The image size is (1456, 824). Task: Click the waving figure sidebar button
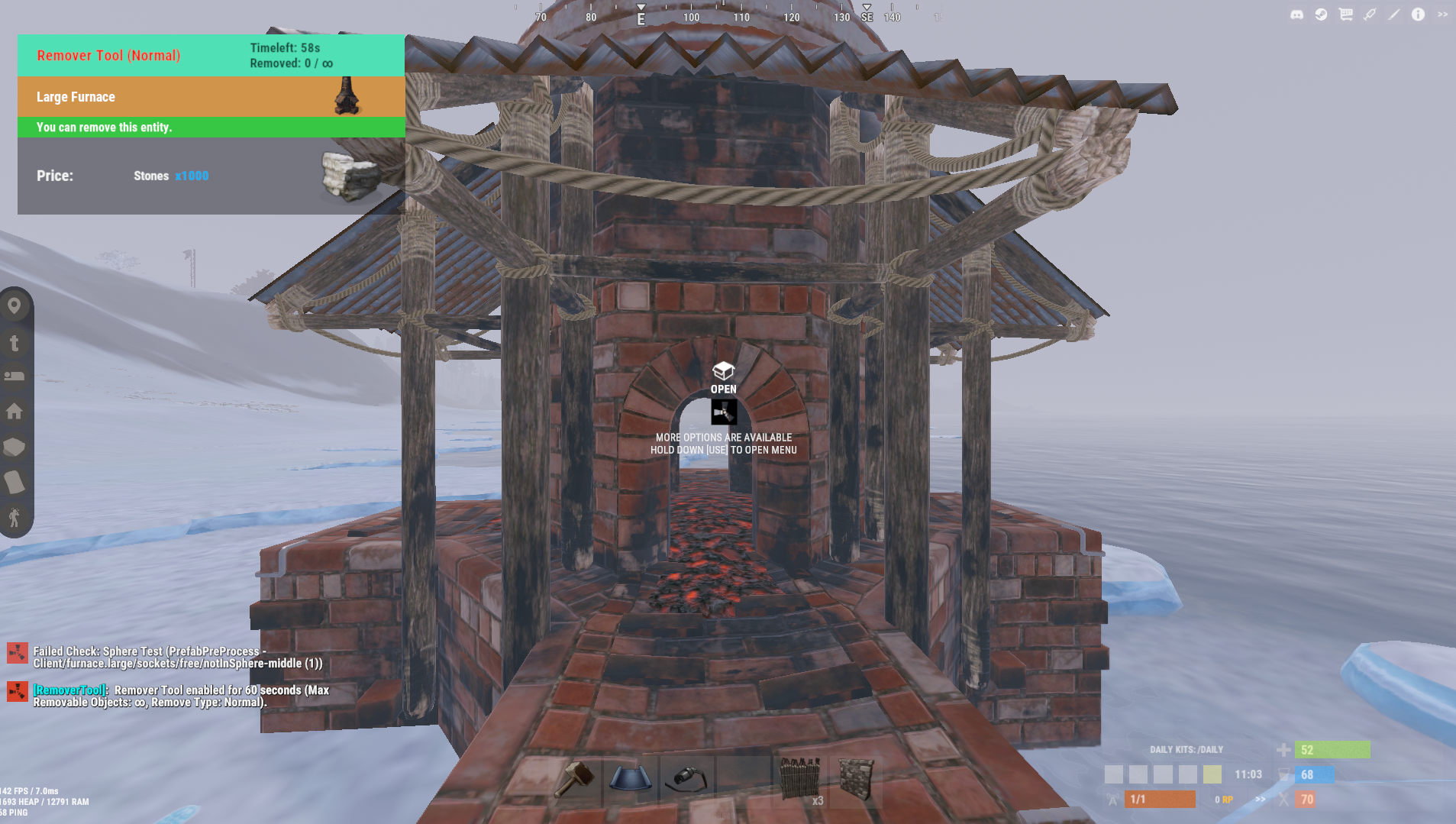15,518
